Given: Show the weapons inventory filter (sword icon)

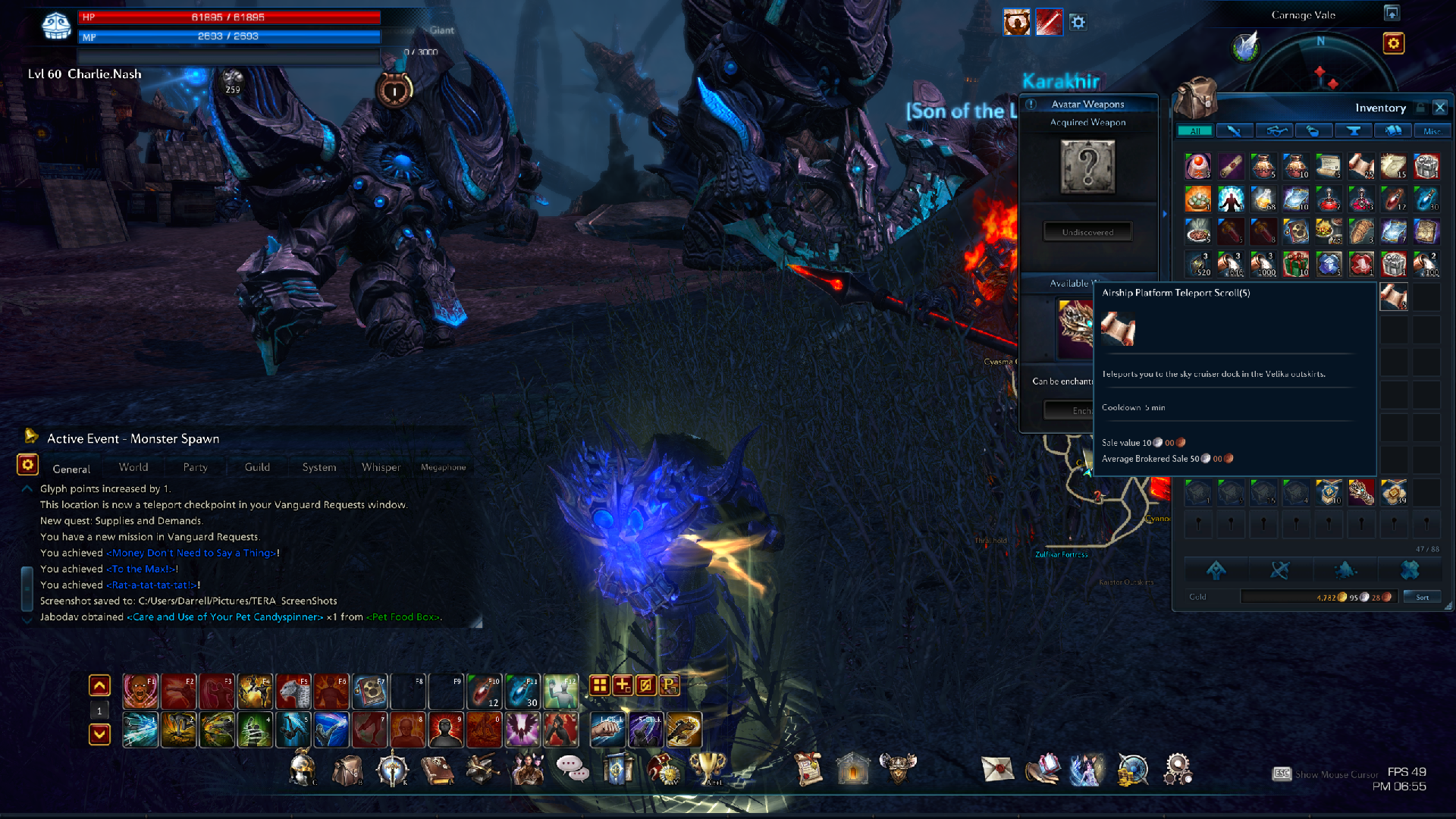Looking at the screenshot, I should click(1235, 131).
